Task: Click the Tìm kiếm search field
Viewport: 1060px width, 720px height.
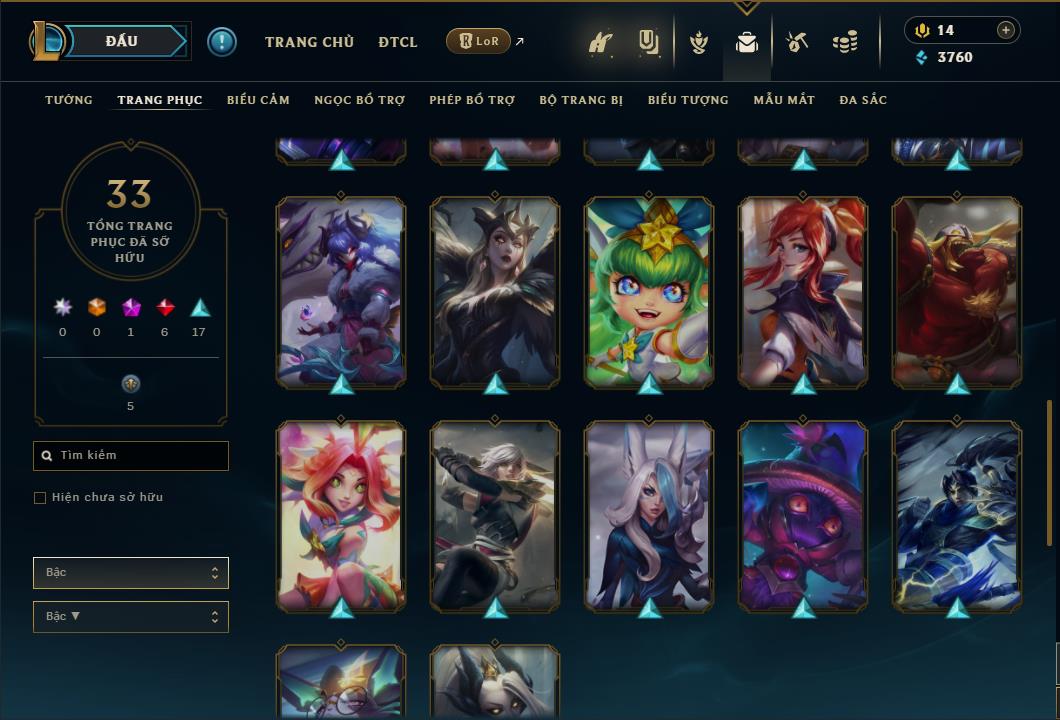Action: click(131, 456)
